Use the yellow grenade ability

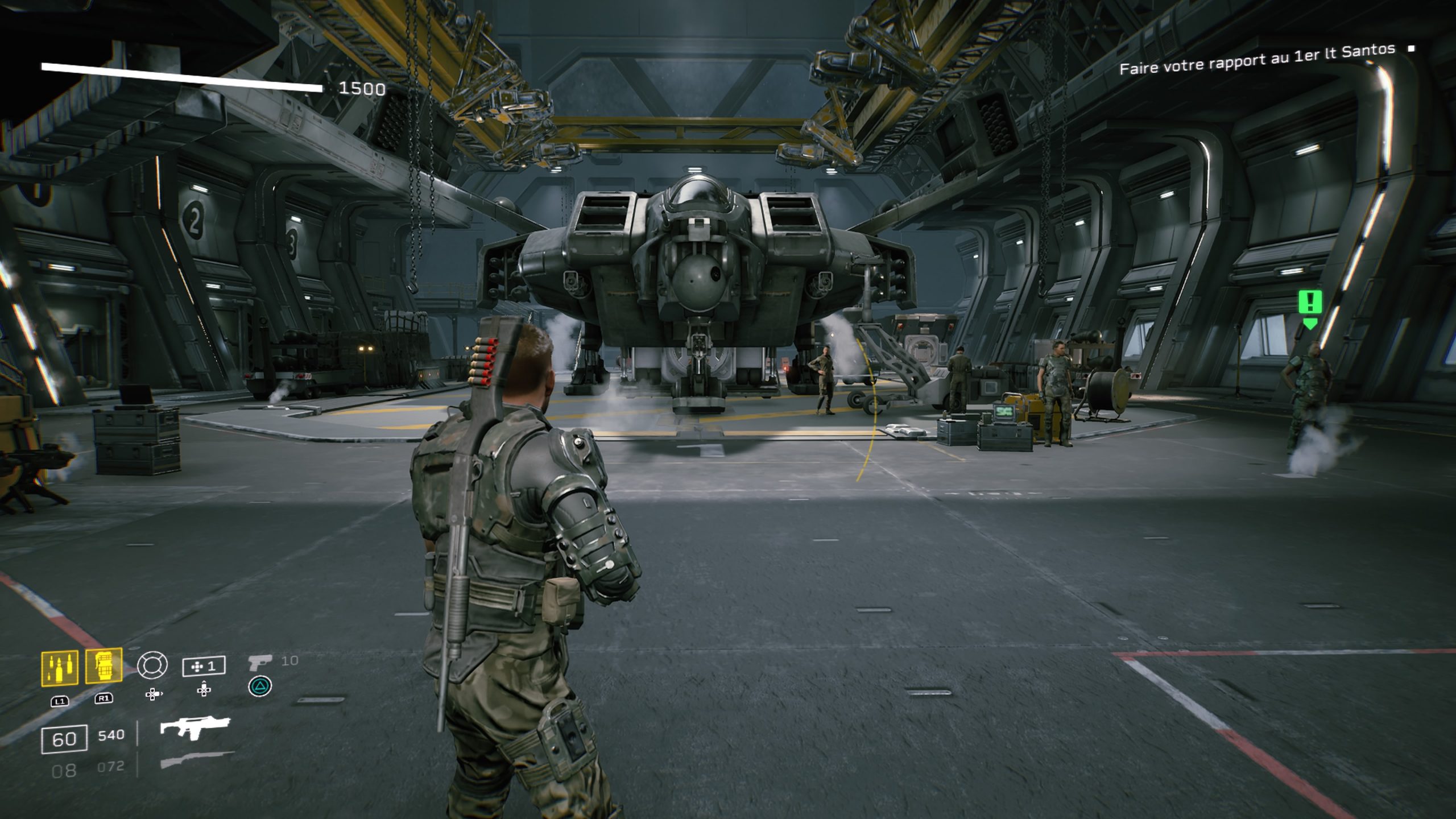coord(104,665)
